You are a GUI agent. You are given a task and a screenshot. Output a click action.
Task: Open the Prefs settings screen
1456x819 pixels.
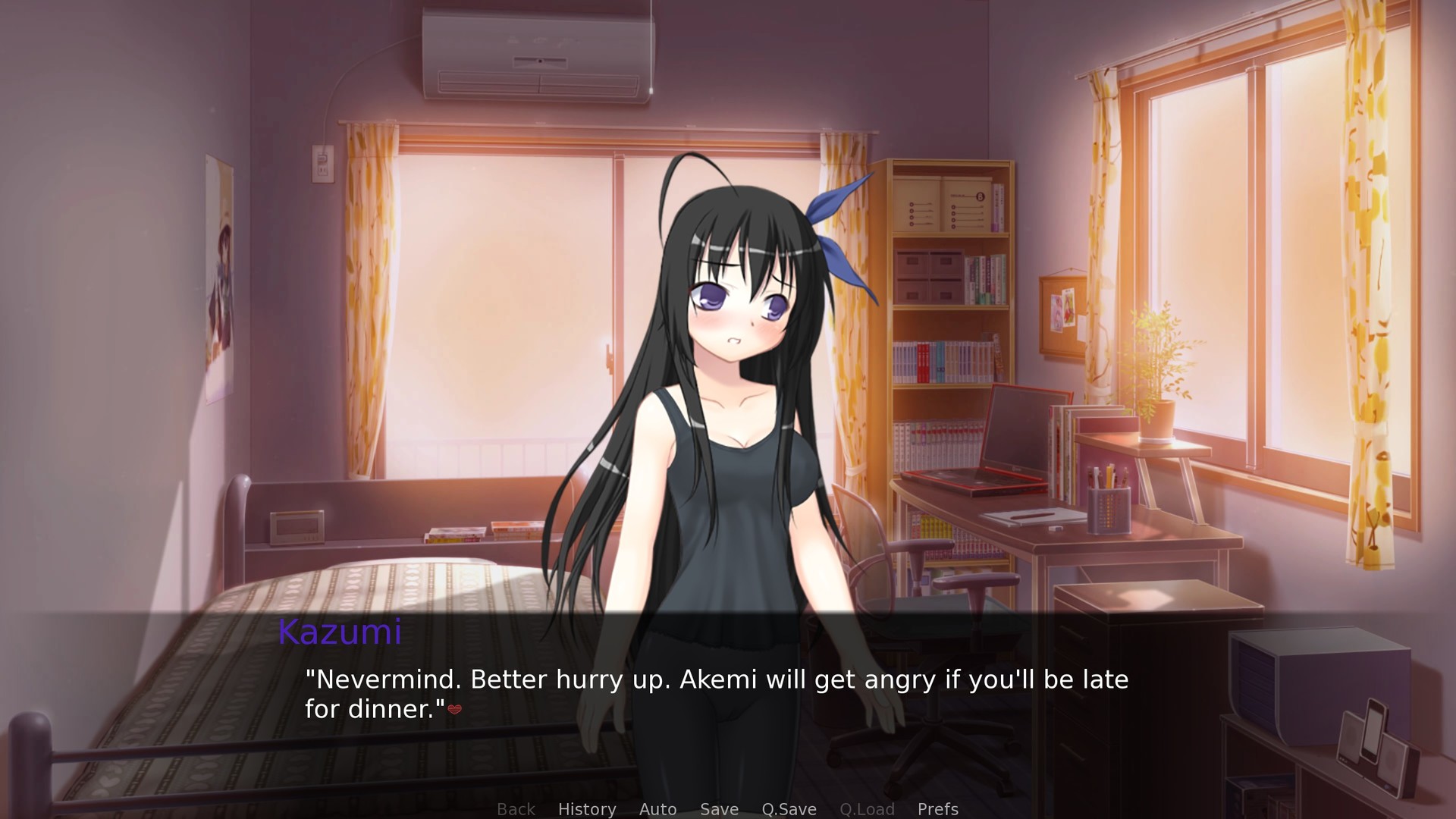937,809
